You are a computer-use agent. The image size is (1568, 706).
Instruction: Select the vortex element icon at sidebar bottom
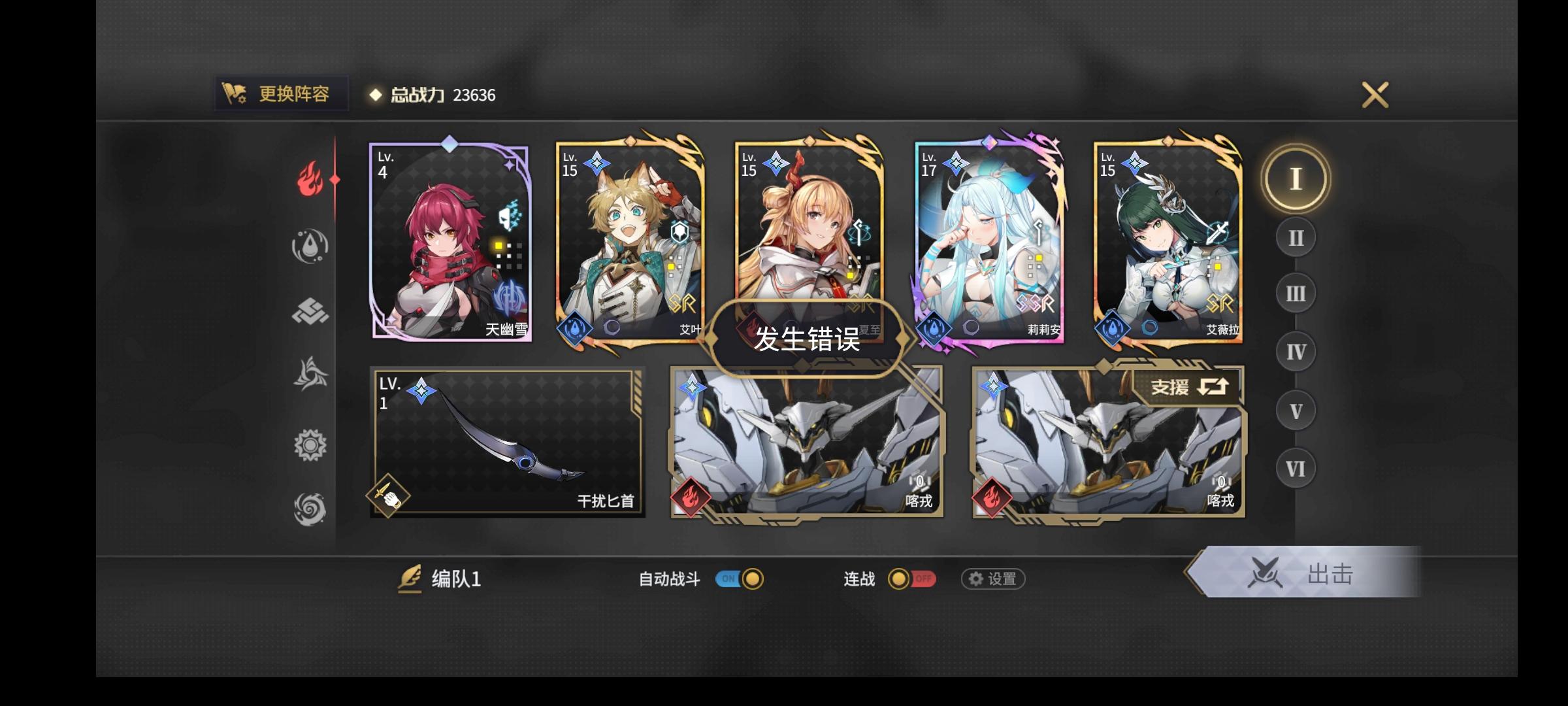coord(312,509)
